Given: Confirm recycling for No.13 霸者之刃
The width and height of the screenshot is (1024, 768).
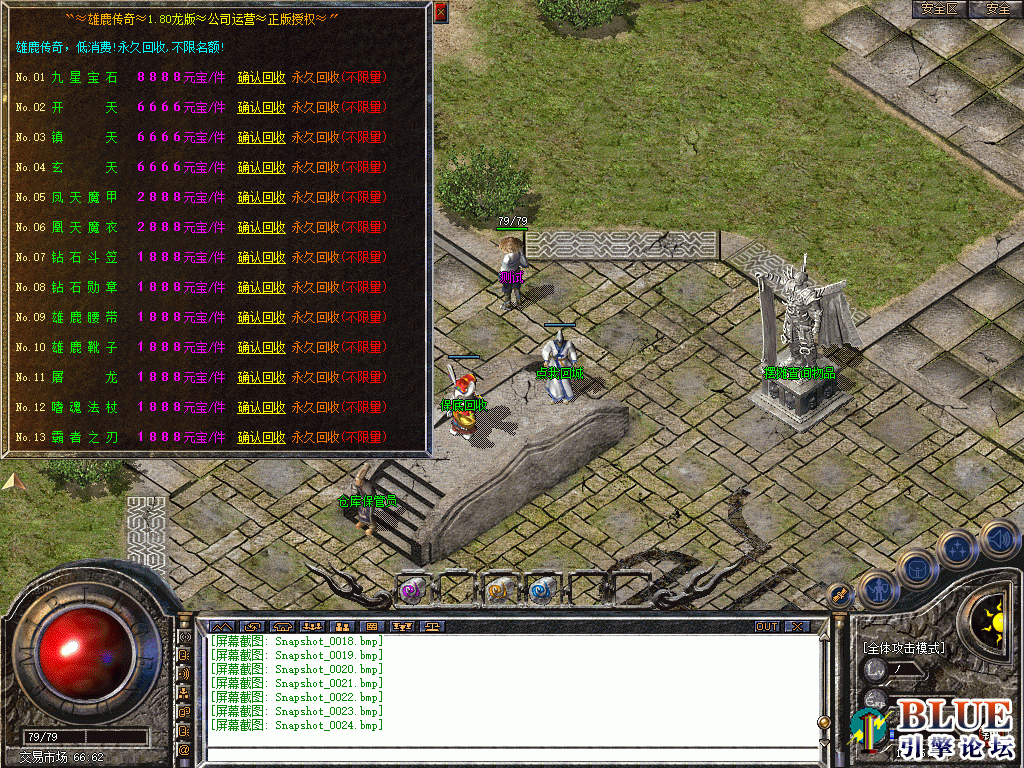Looking at the screenshot, I should click(x=261, y=437).
